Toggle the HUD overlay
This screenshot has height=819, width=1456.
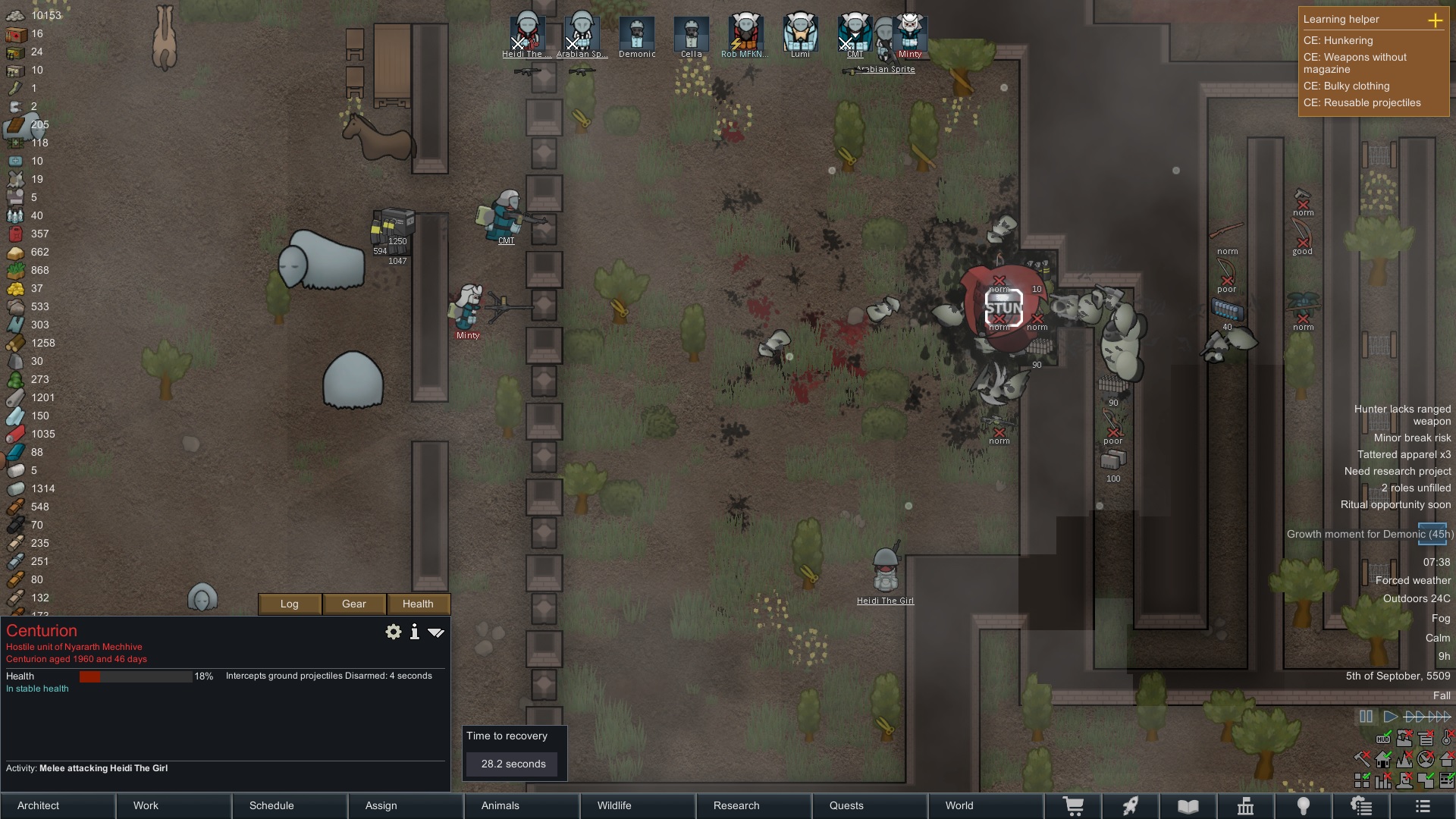click(1383, 739)
